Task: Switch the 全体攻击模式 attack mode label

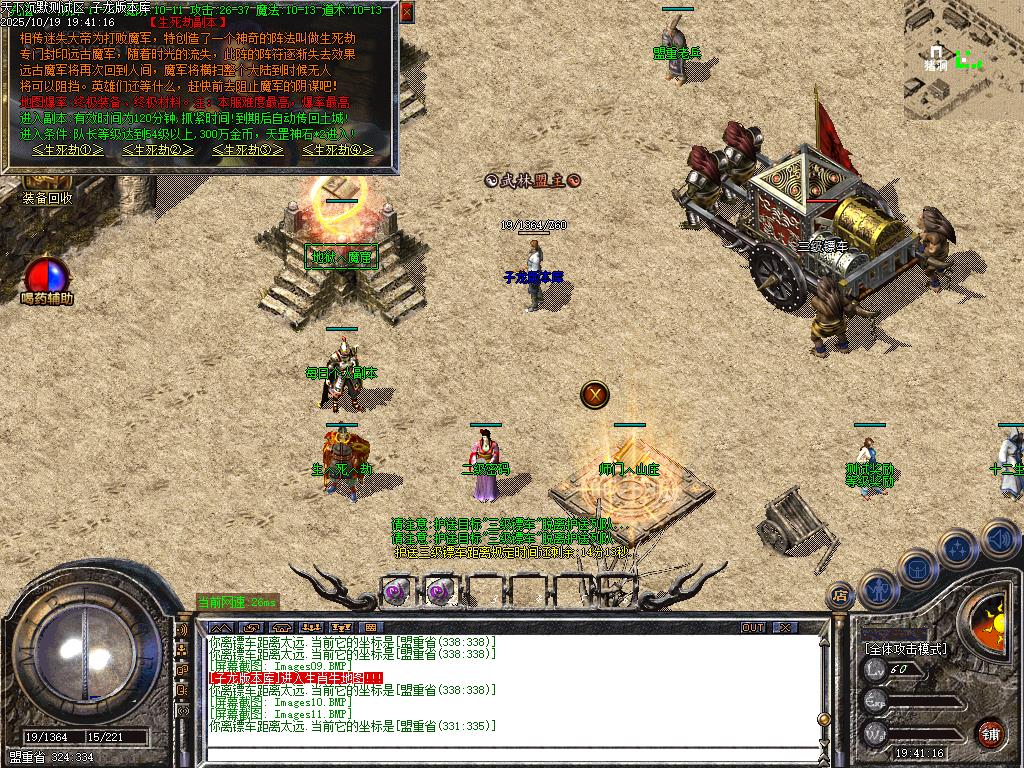Action: point(905,648)
